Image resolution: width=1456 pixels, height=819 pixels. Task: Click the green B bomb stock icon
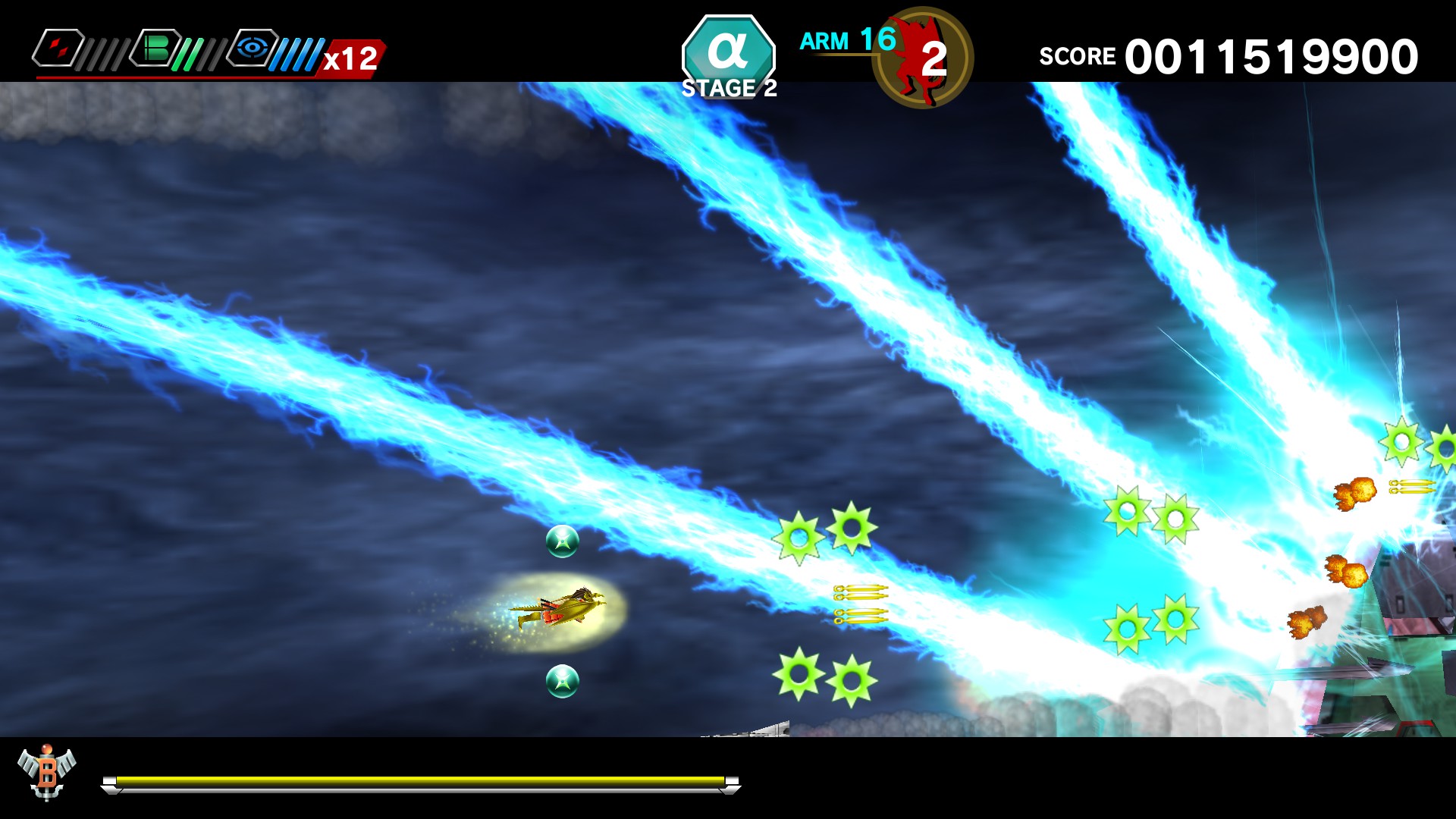[x=157, y=47]
